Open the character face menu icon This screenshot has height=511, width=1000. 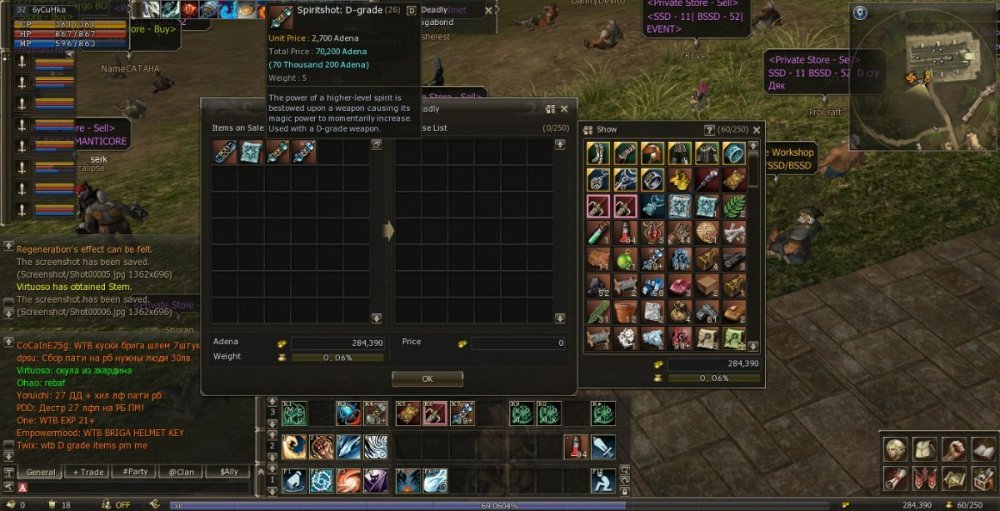click(x=896, y=449)
